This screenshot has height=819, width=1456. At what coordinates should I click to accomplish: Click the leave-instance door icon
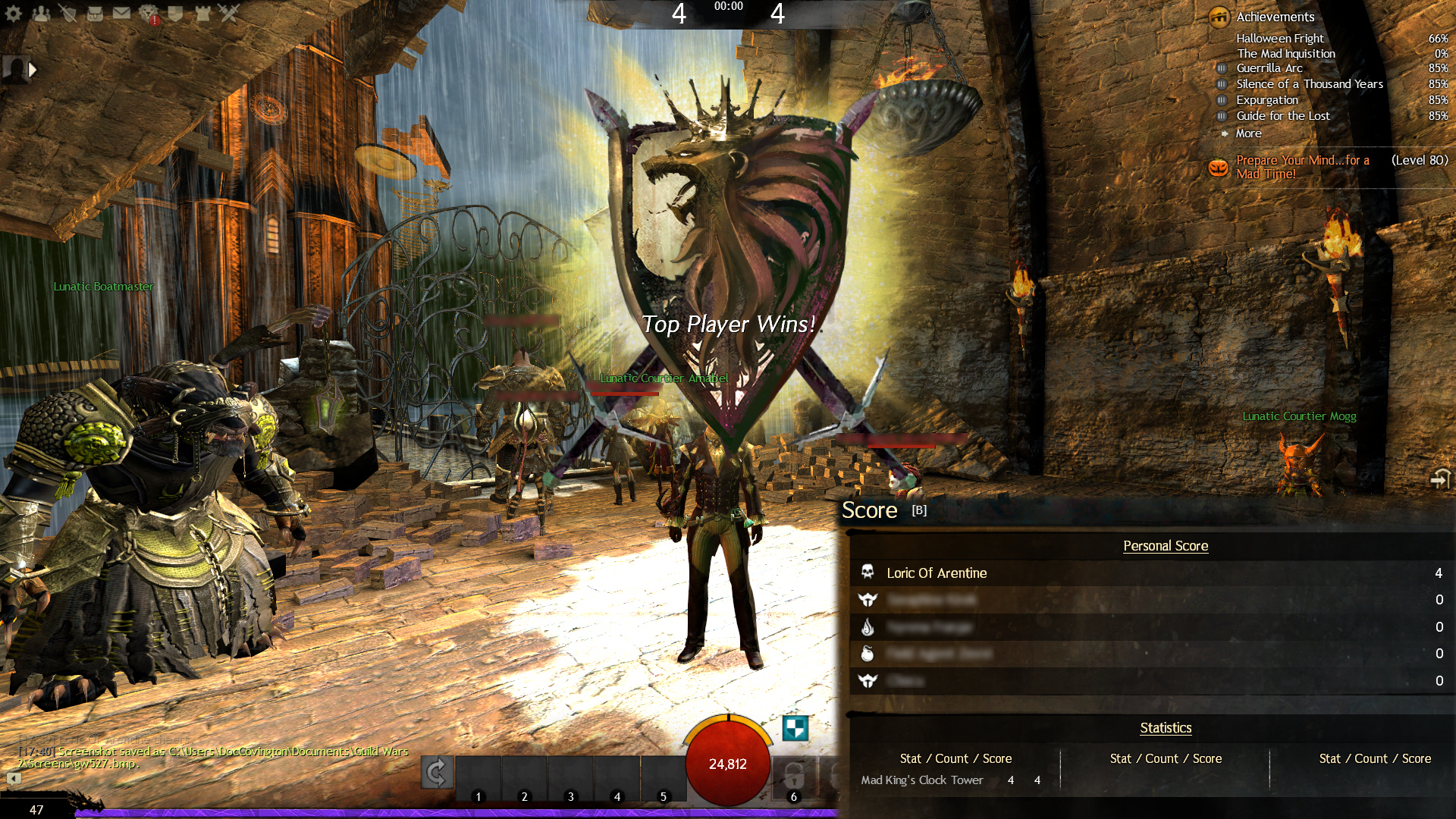(1439, 479)
